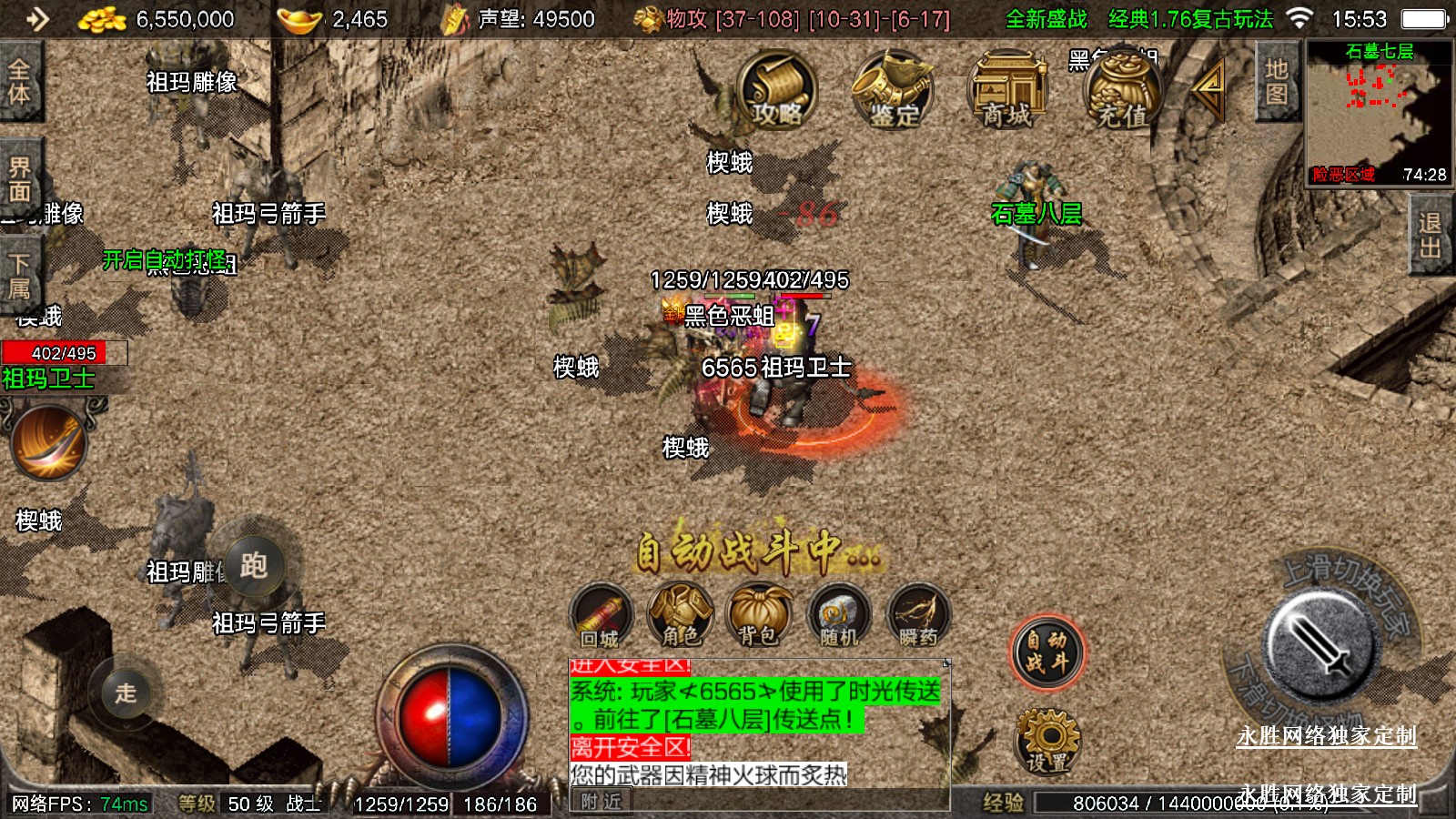This screenshot has width=1456, height=819.
Task: Open the 攻略 strategy guide icon
Action: coord(776,89)
